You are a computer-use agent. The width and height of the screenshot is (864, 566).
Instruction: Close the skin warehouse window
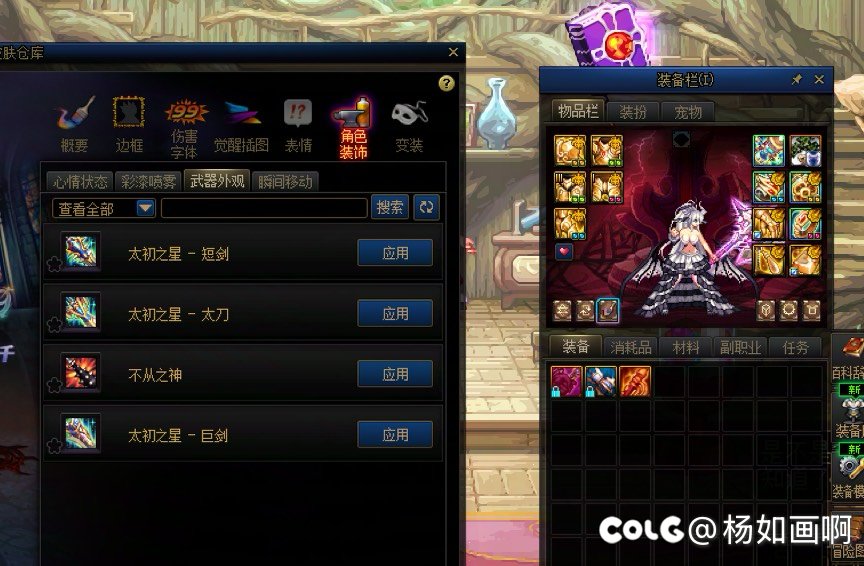pos(453,52)
